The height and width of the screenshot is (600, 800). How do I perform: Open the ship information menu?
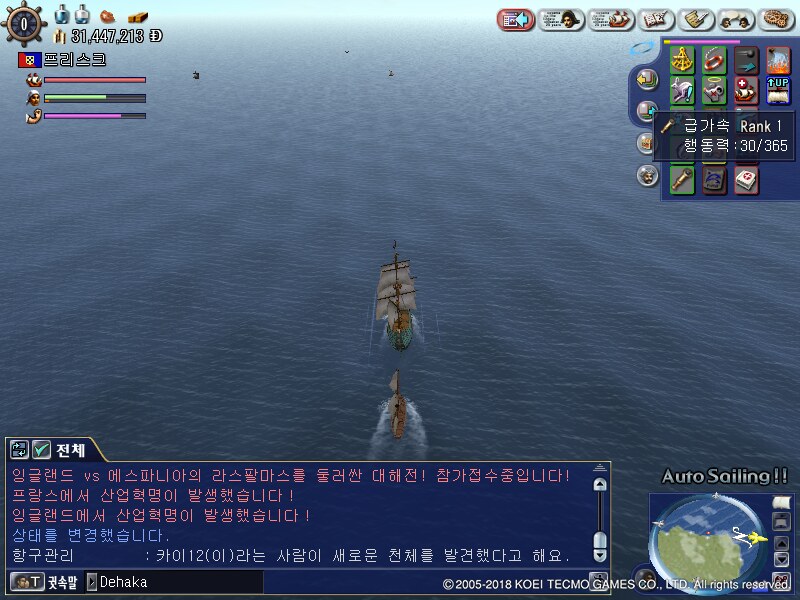(611, 19)
